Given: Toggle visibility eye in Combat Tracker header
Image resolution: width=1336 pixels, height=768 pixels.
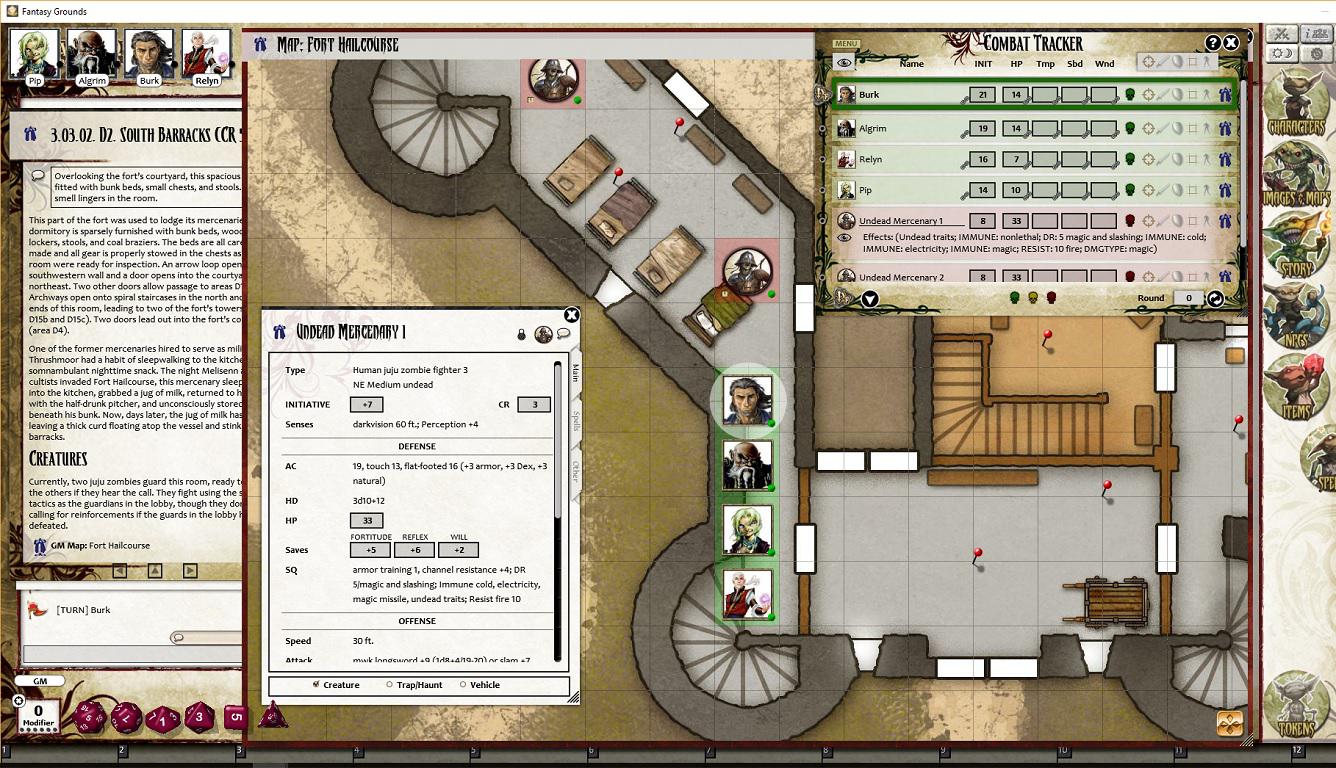Looking at the screenshot, I should [844, 63].
